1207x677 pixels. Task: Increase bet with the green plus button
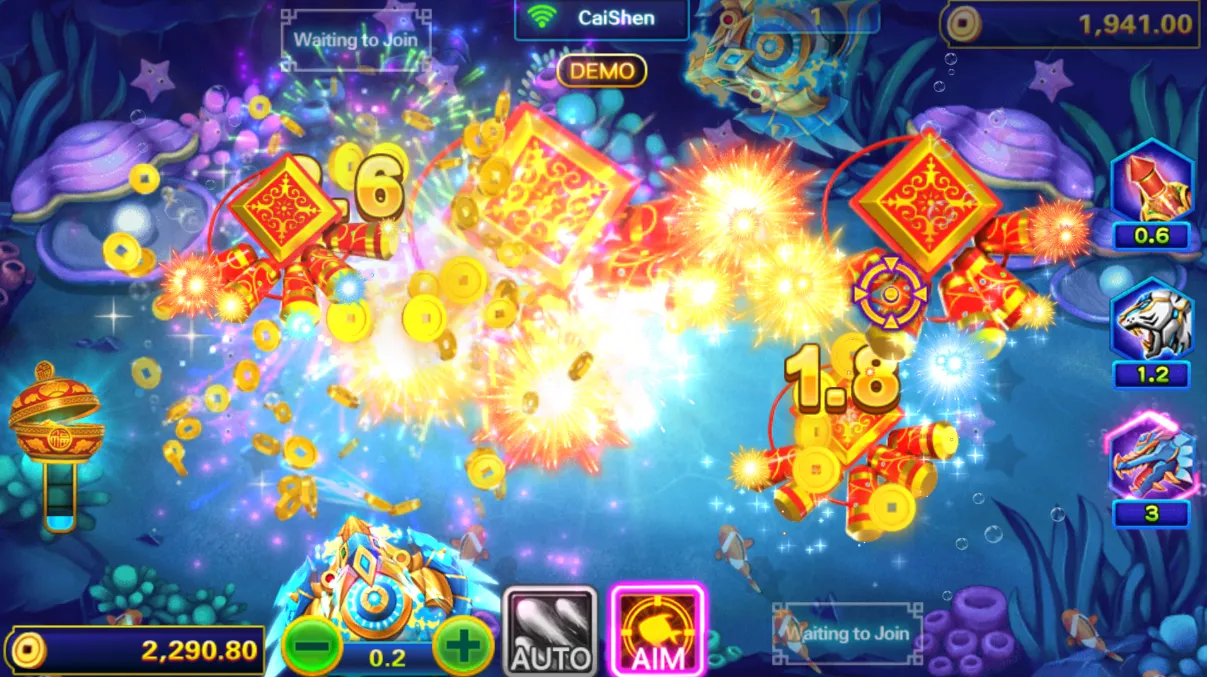463,647
